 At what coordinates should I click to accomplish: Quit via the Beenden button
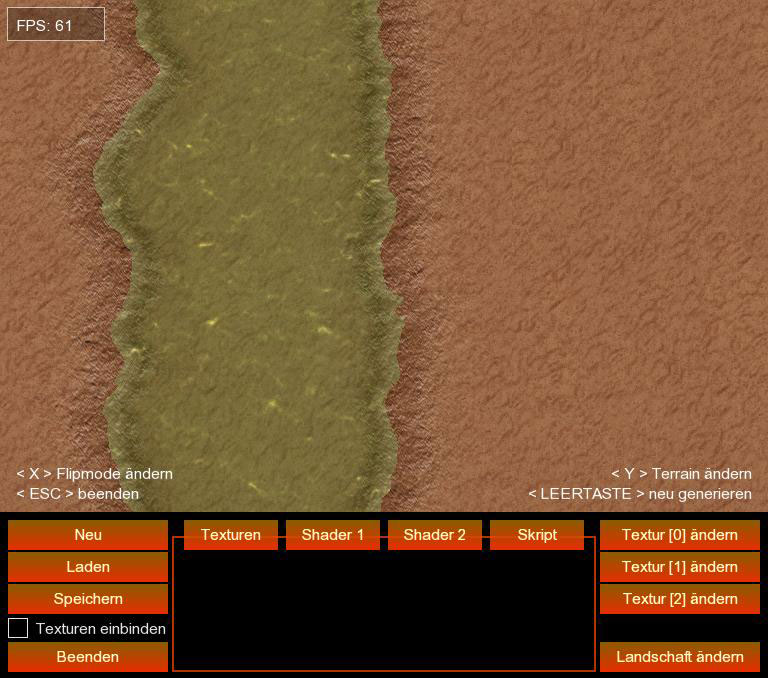(x=88, y=657)
